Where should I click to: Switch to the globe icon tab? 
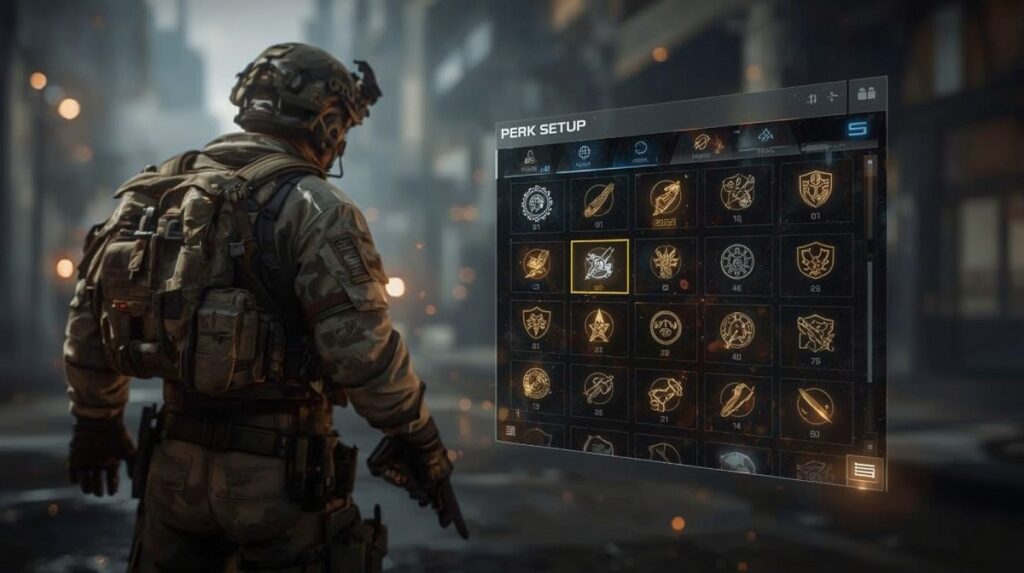(584, 154)
